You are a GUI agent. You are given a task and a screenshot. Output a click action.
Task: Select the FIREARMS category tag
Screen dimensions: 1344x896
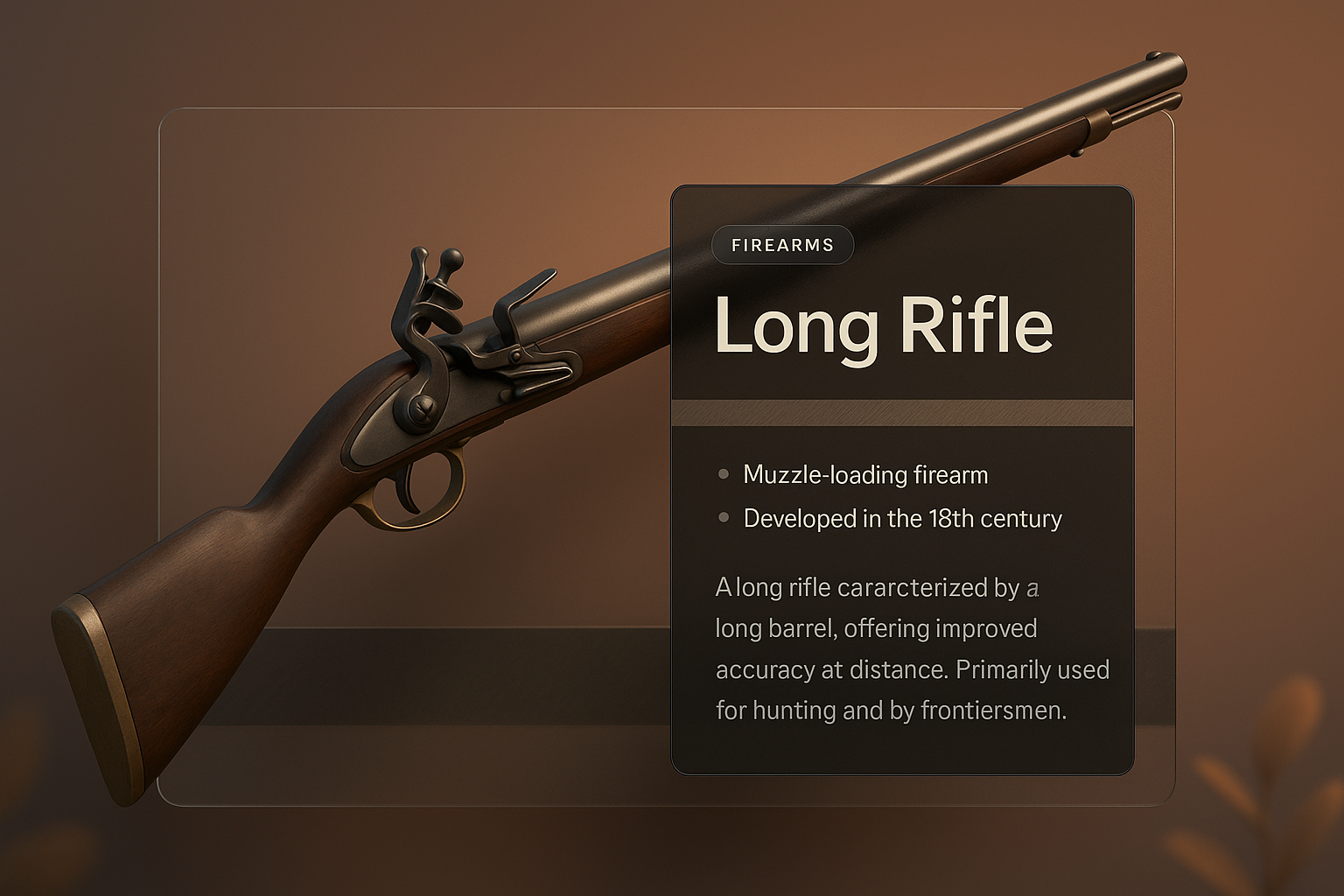[782, 246]
